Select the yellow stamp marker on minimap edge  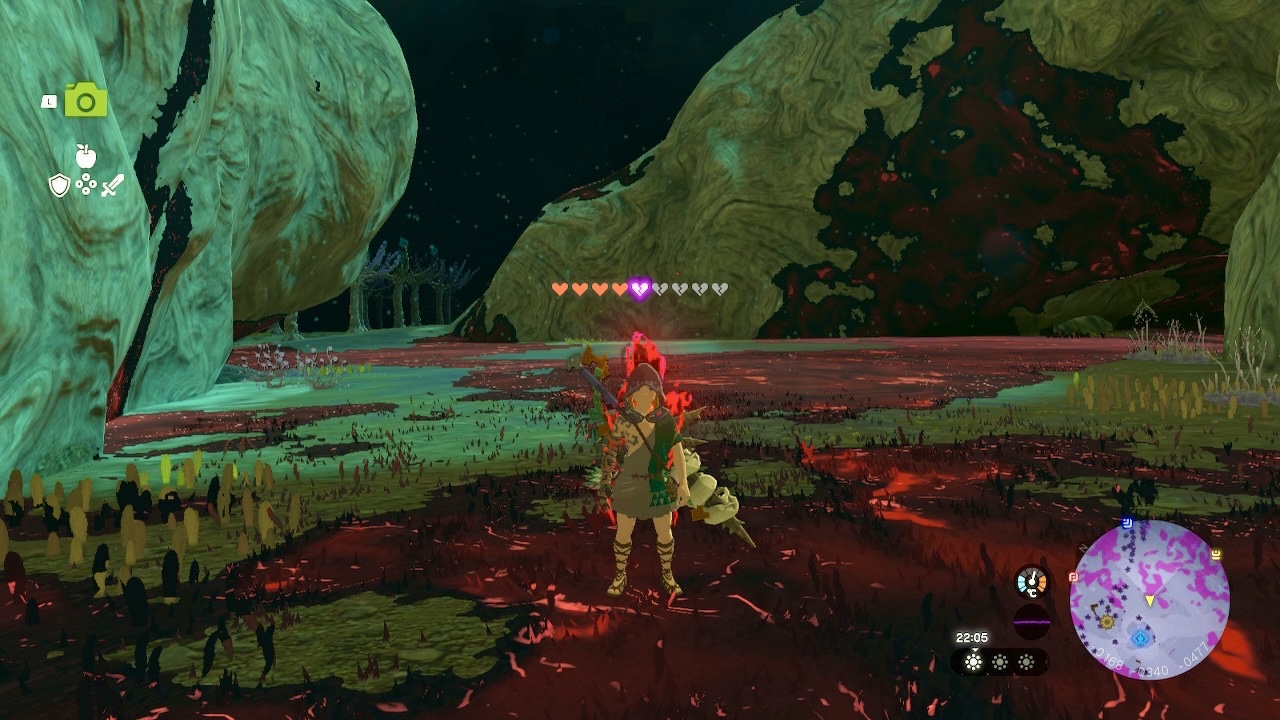(1216, 553)
